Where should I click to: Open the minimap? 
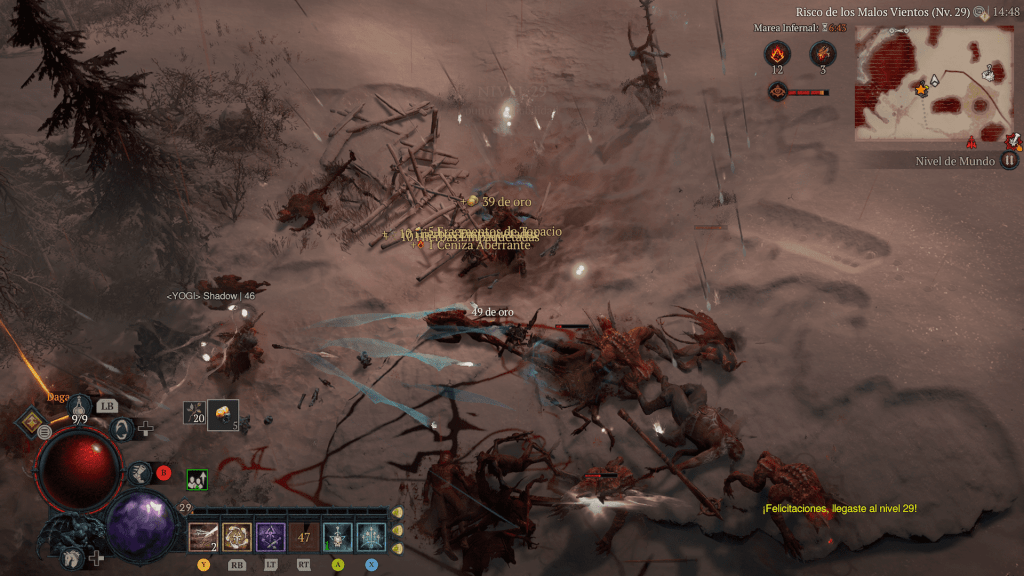933,83
